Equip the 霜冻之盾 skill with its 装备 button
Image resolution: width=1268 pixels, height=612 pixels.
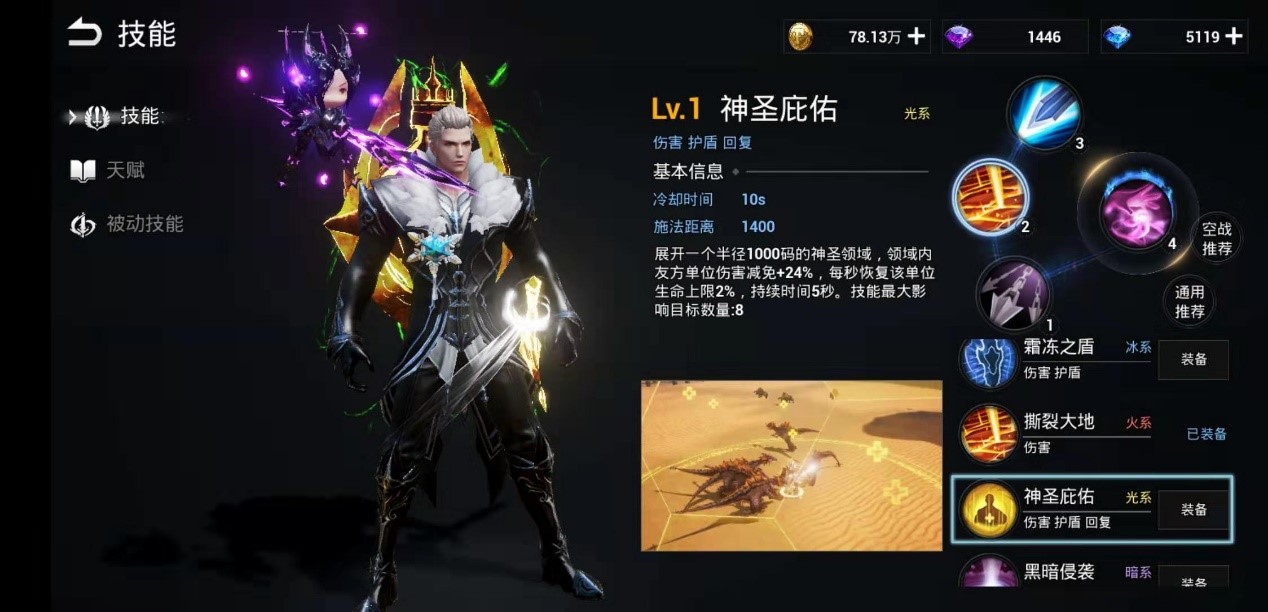1193,359
